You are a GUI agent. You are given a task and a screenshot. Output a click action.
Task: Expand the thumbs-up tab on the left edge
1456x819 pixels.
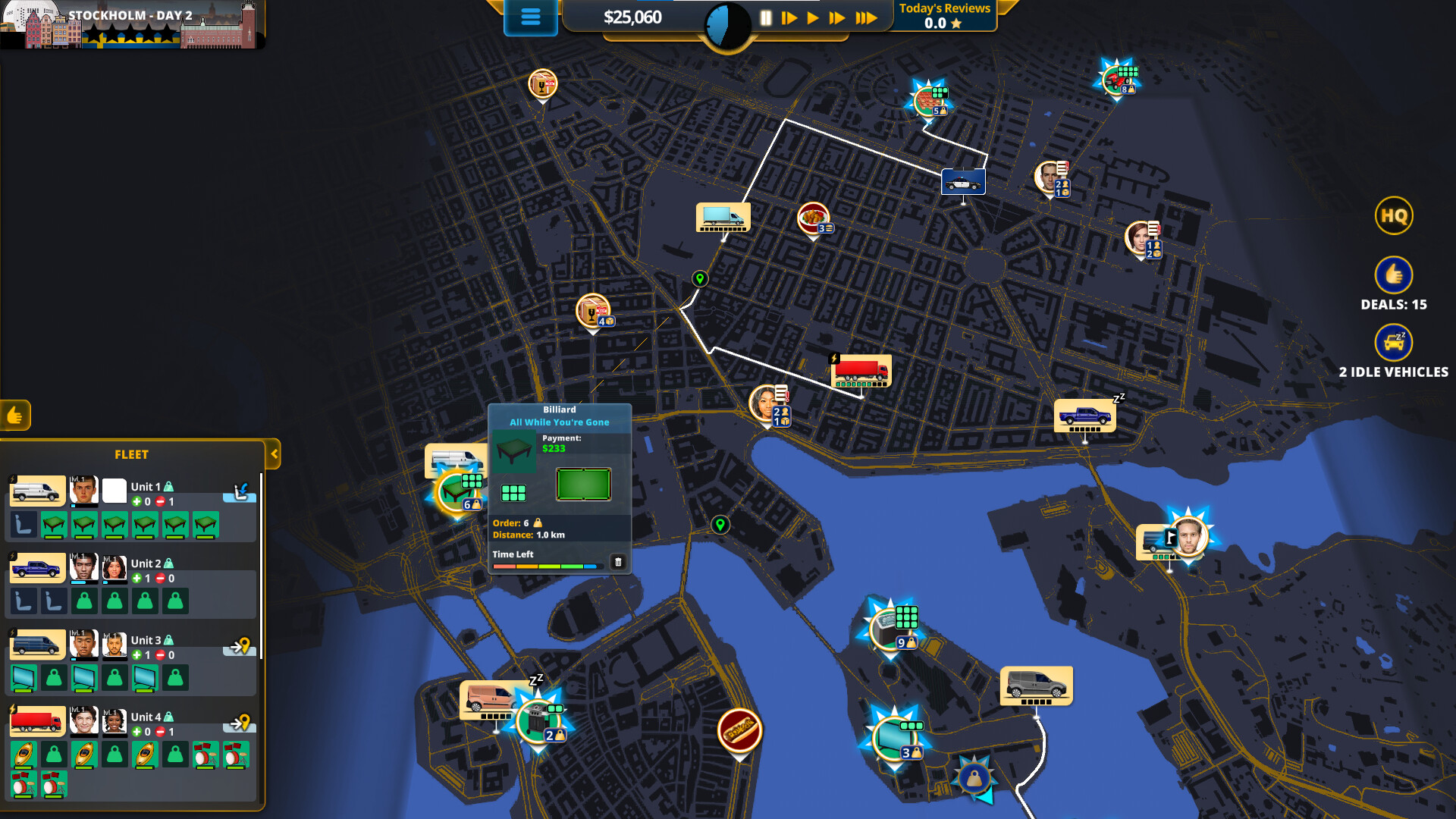pos(15,416)
